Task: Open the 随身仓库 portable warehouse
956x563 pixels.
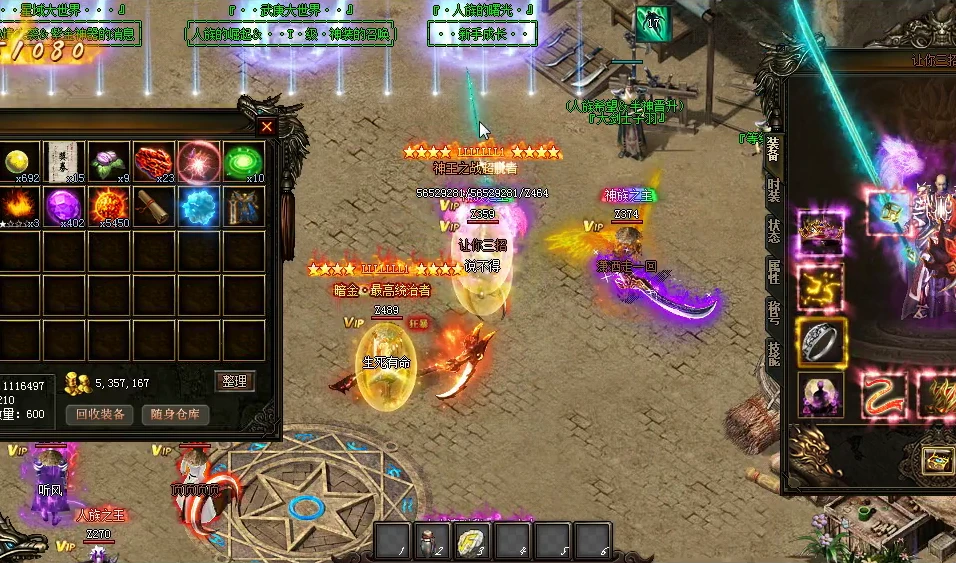Action: tap(175, 414)
